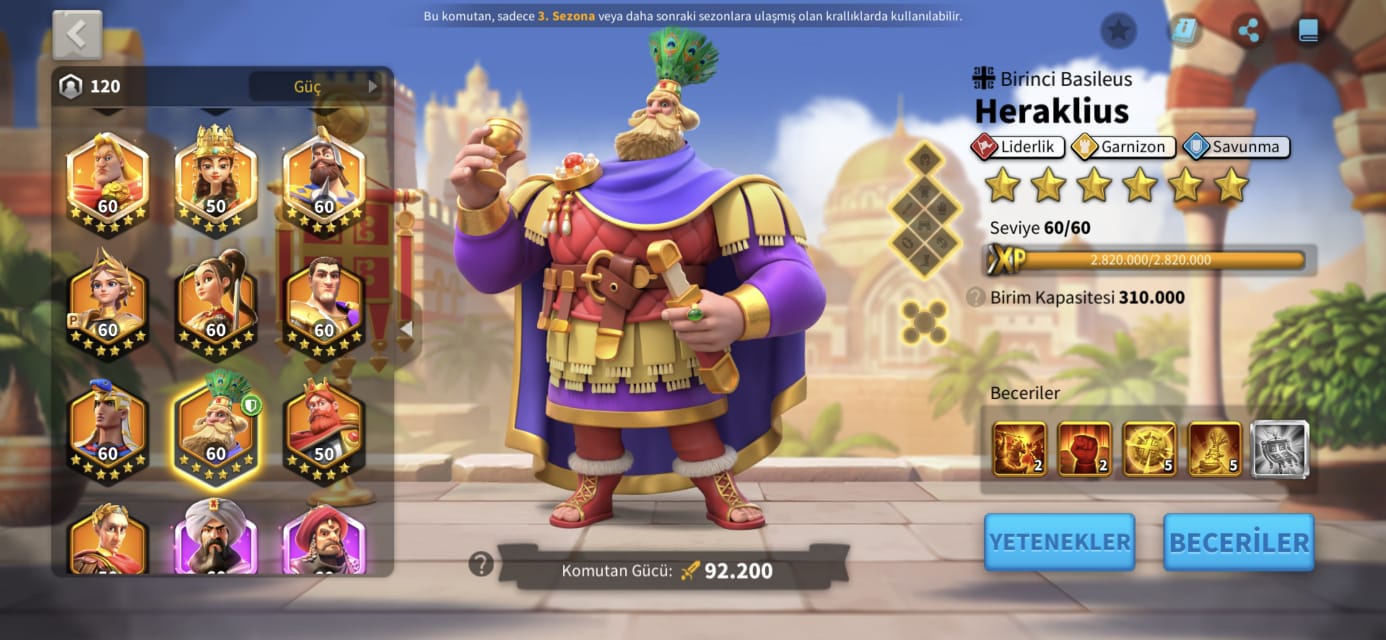The height and width of the screenshot is (640, 1386).
Task: Open the blue closed-book icon
Action: coord(1308,31)
